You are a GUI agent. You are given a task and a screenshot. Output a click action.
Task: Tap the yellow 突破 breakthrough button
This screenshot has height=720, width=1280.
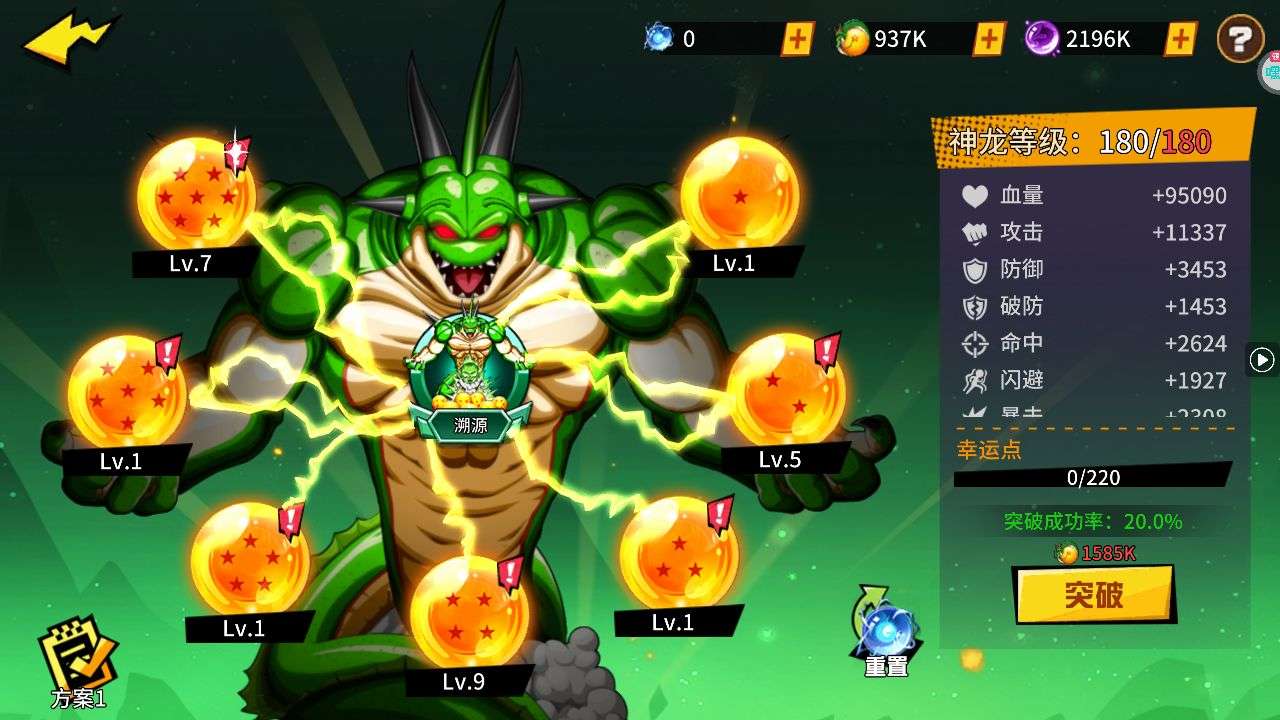(x=1094, y=595)
